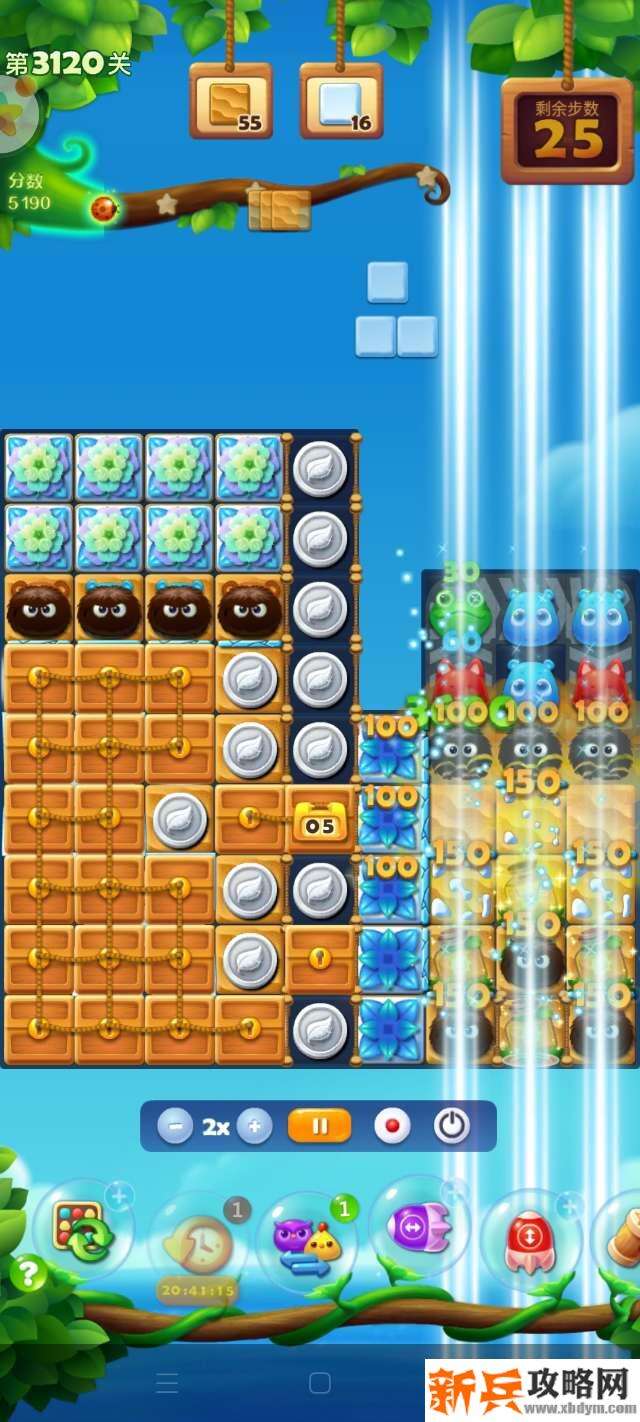Pause using the orange pause button
This screenshot has height=1422, width=640.
click(319, 1126)
